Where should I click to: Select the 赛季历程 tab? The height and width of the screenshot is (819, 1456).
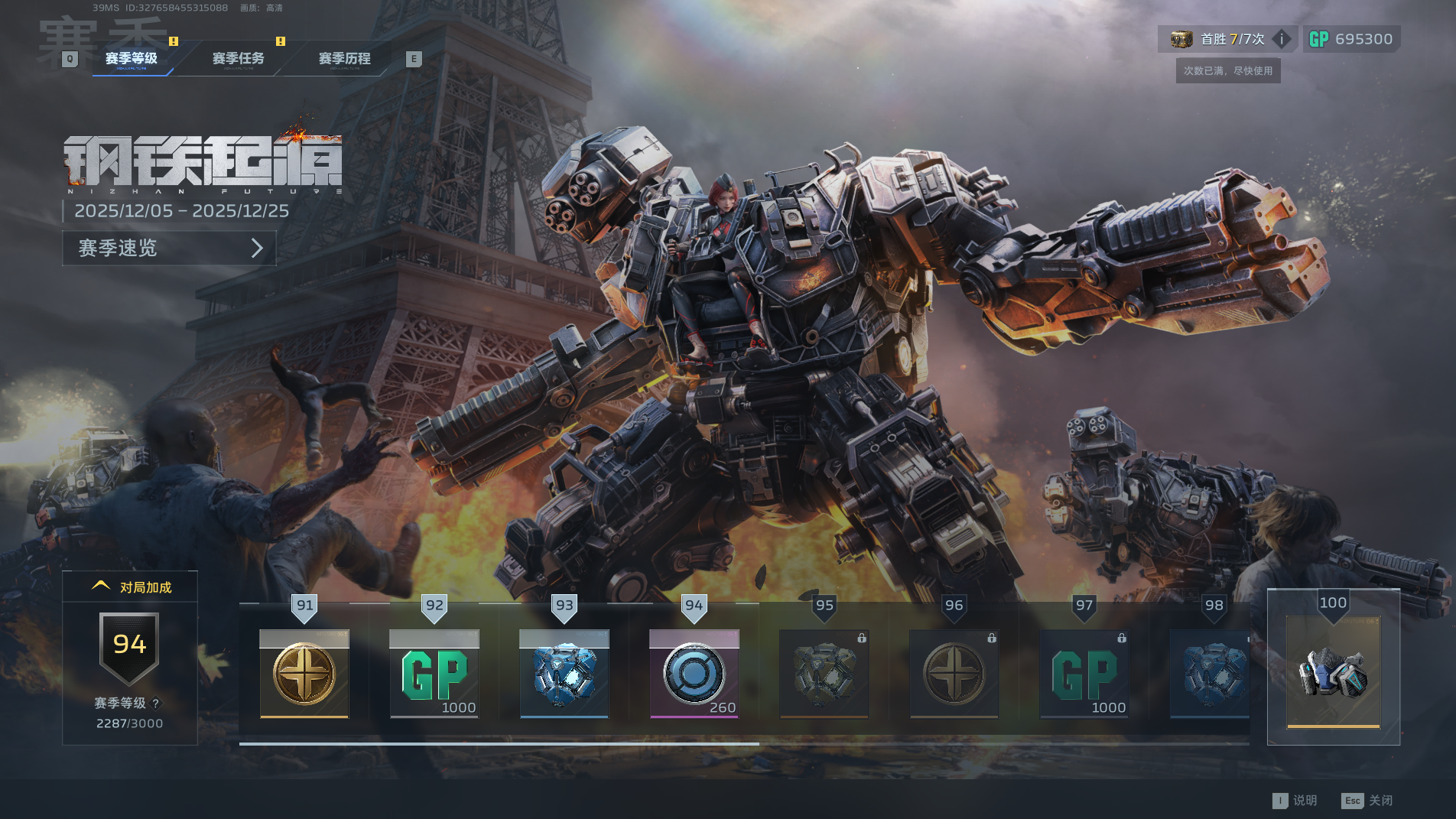[x=344, y=59]
